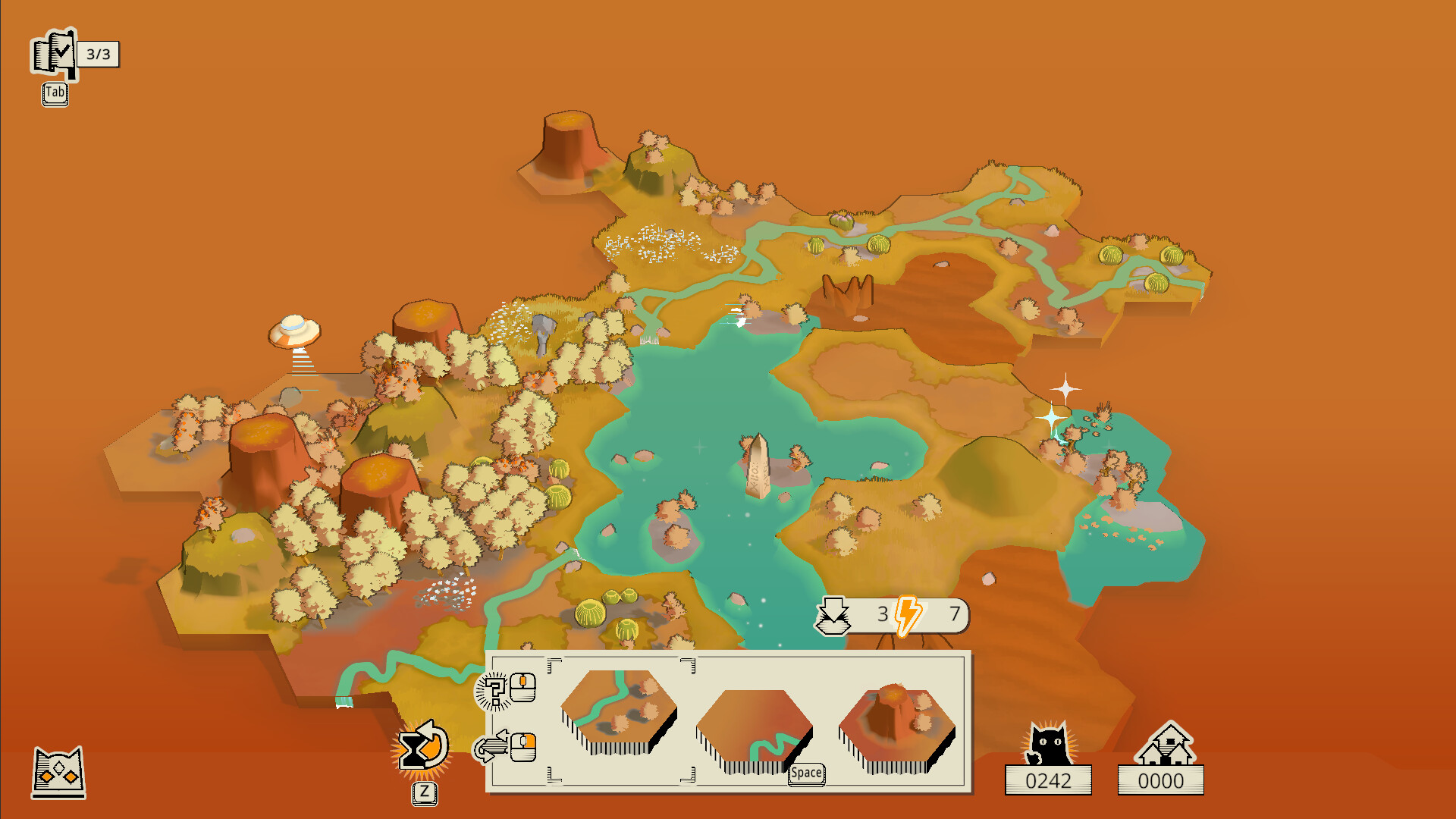Screen dimensions: 1456x819
Task: Click the house counter icon
Action: [1164, 745]
